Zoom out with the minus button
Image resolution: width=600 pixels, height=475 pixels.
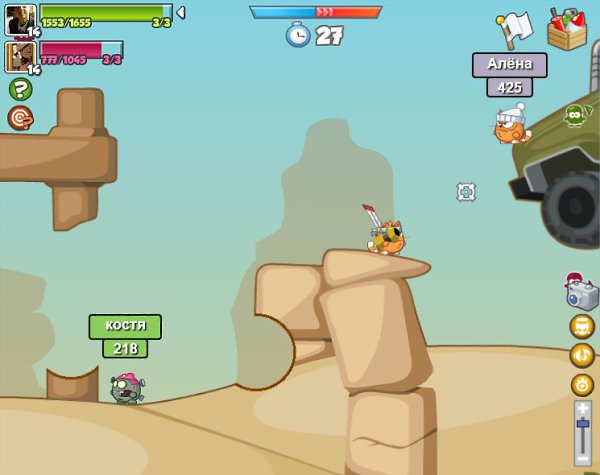point(583,458)
